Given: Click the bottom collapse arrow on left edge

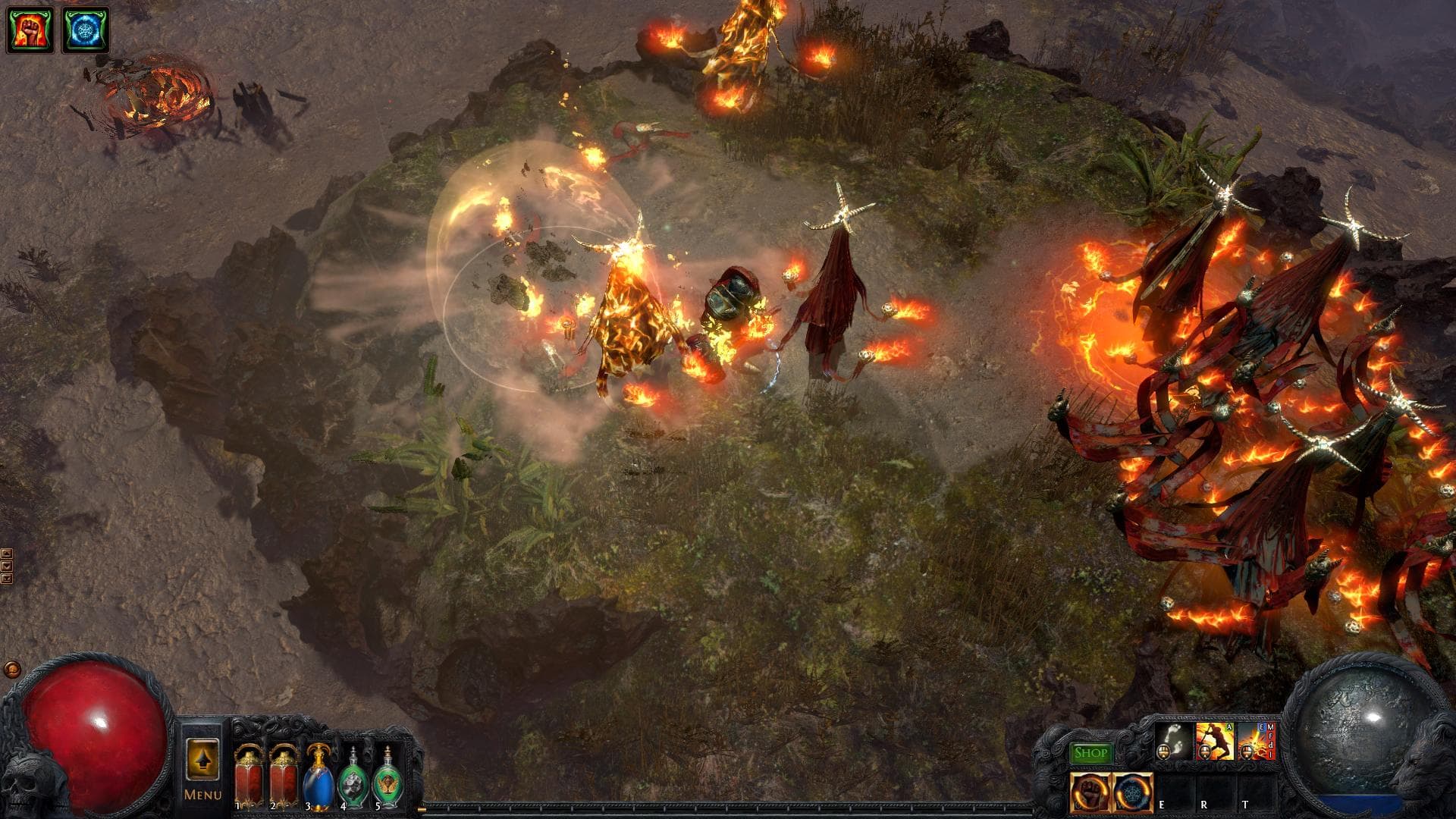Looking at the screenshot, I should click(7, 578).
